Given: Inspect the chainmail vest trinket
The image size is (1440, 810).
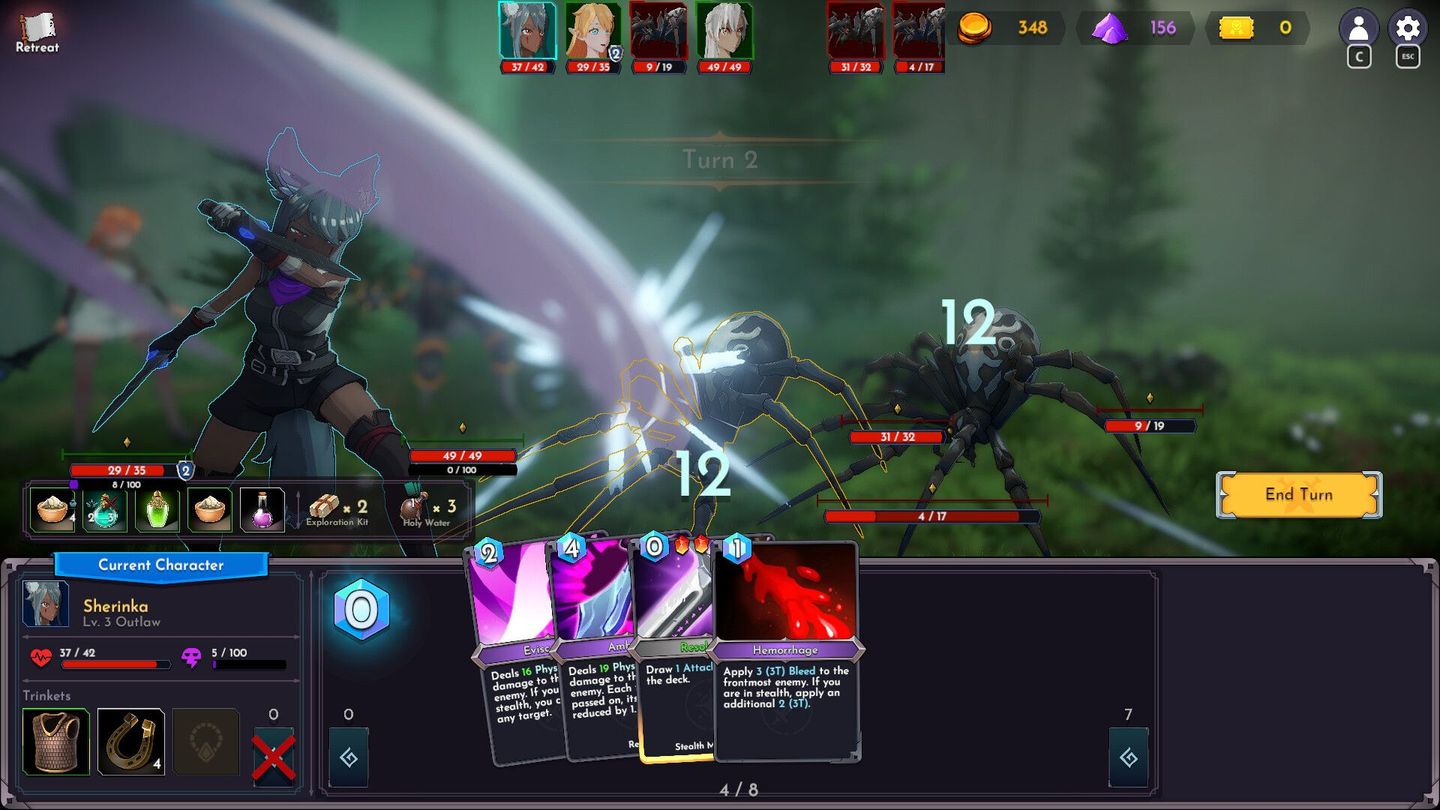Looking at the screenshot, I should point(56,742).
